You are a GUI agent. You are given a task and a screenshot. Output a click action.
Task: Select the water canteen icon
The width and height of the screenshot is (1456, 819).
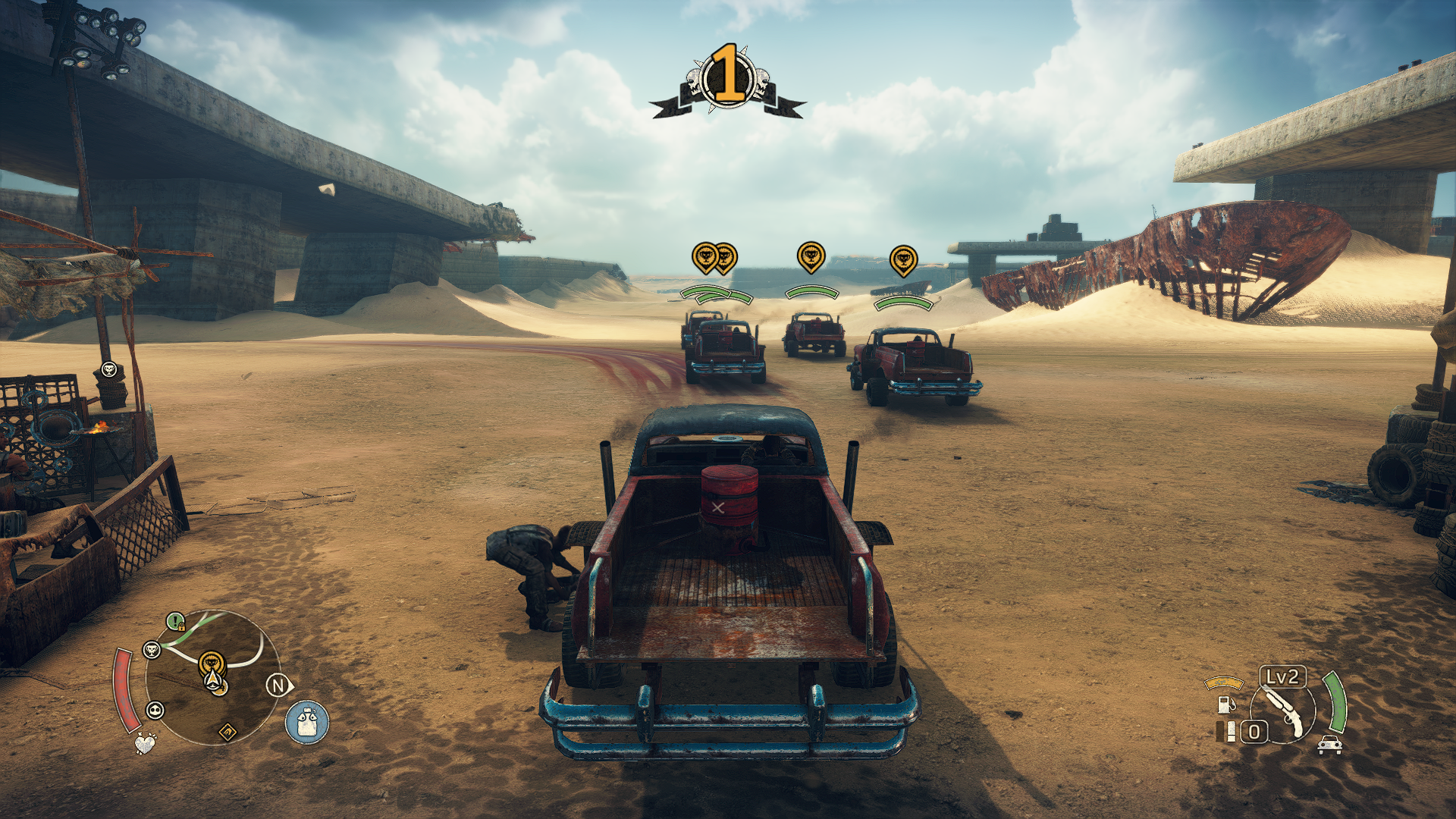307,722
